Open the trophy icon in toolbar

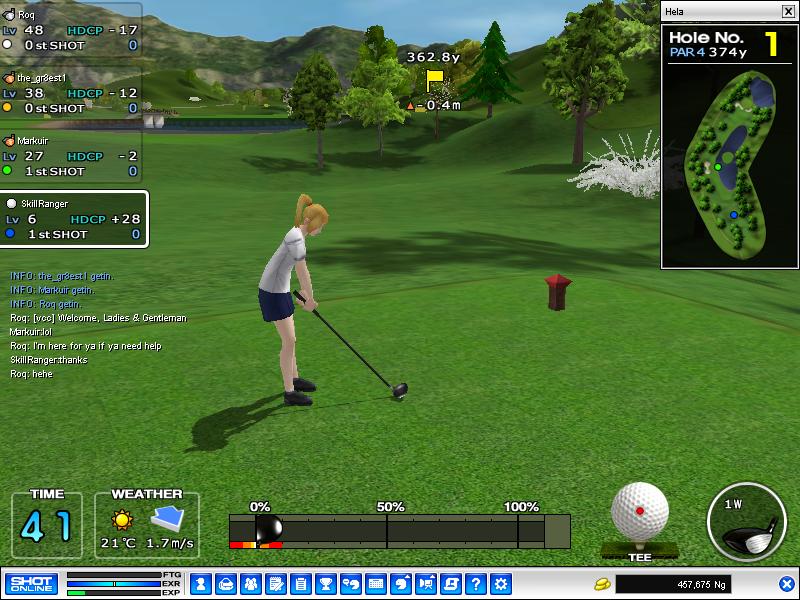point(325,583)
